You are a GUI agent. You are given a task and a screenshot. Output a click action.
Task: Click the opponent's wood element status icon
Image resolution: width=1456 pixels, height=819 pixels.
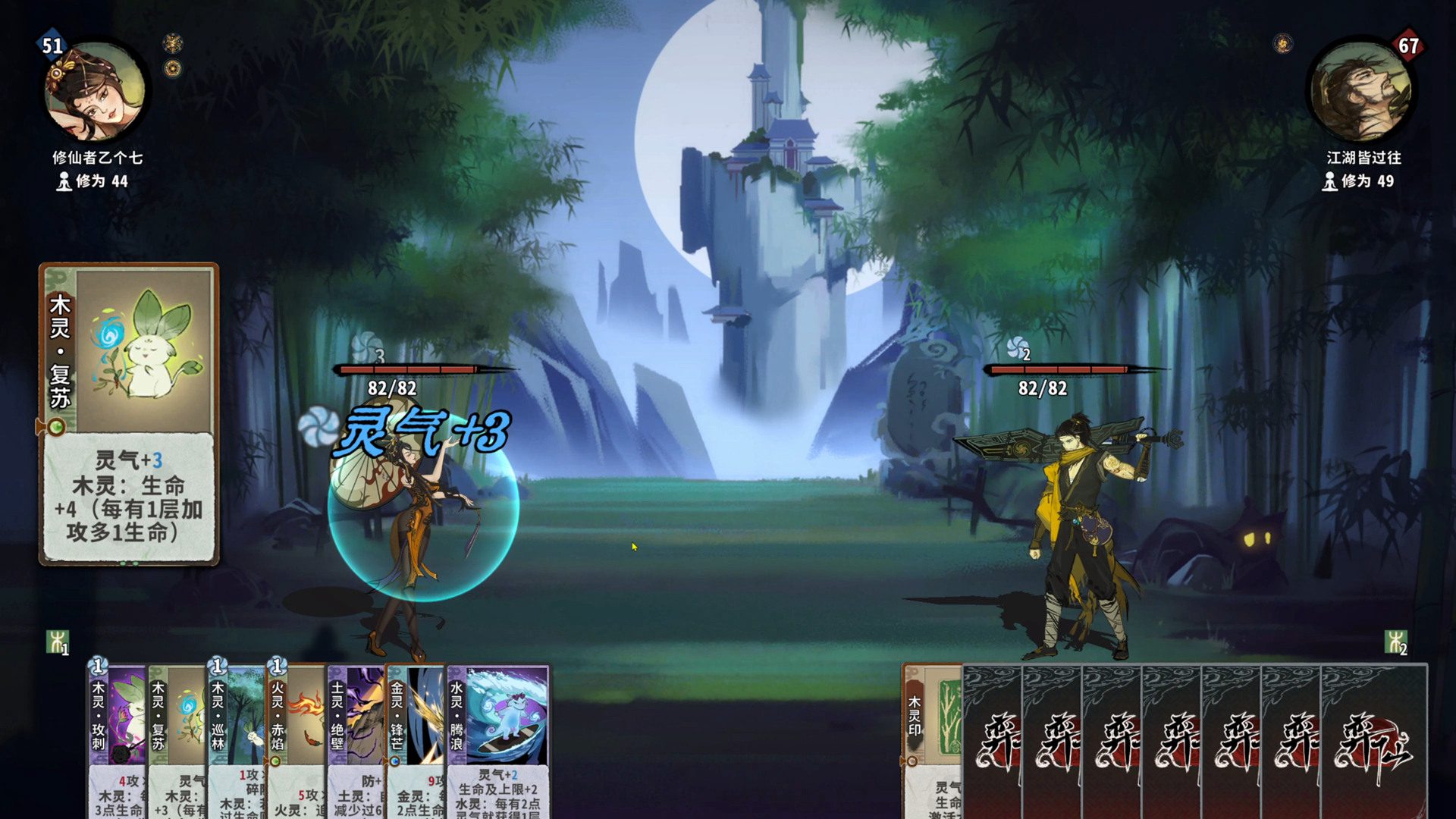[x=1395, y=642]
